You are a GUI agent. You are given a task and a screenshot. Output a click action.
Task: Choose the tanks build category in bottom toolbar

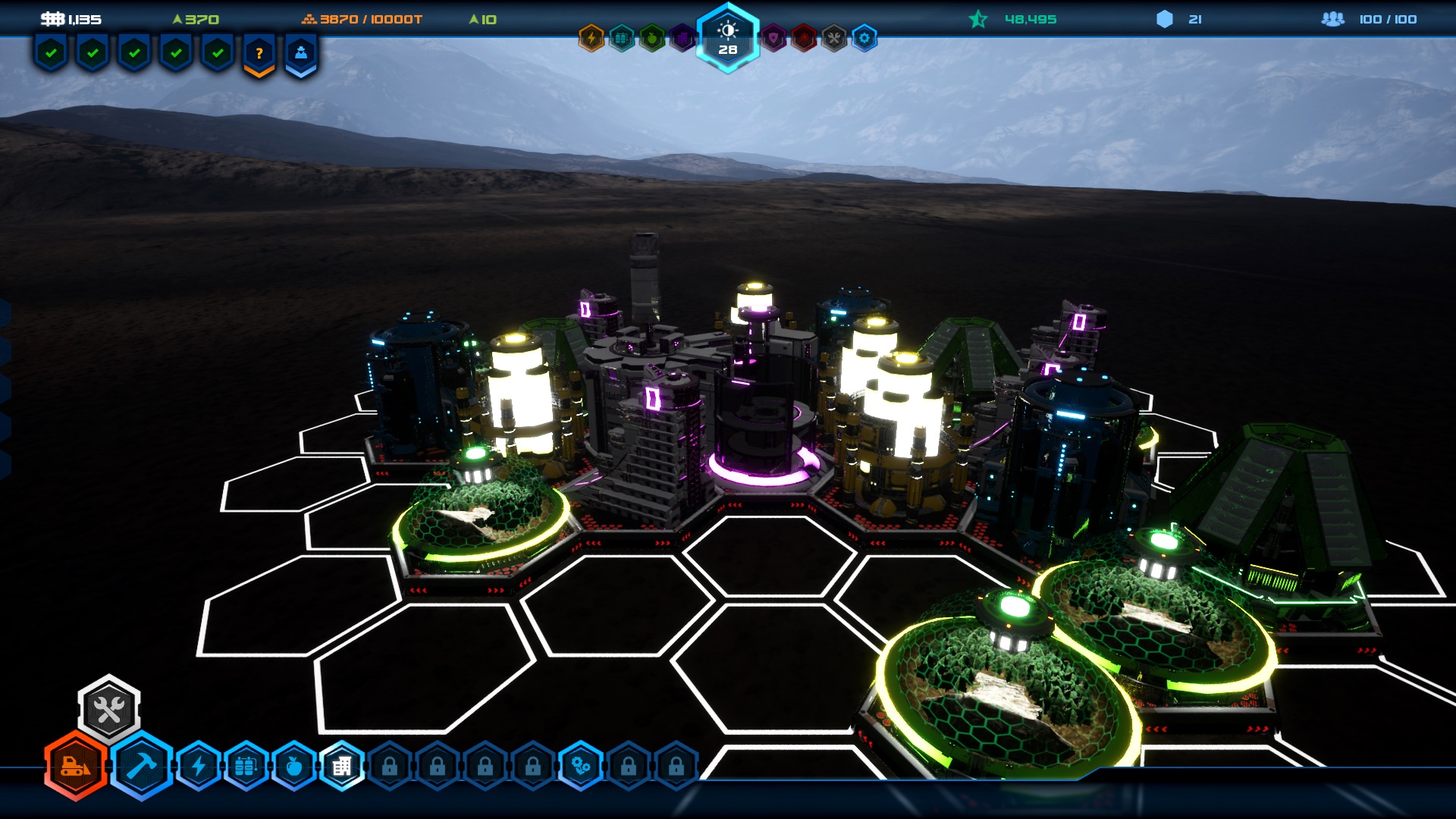246,767
